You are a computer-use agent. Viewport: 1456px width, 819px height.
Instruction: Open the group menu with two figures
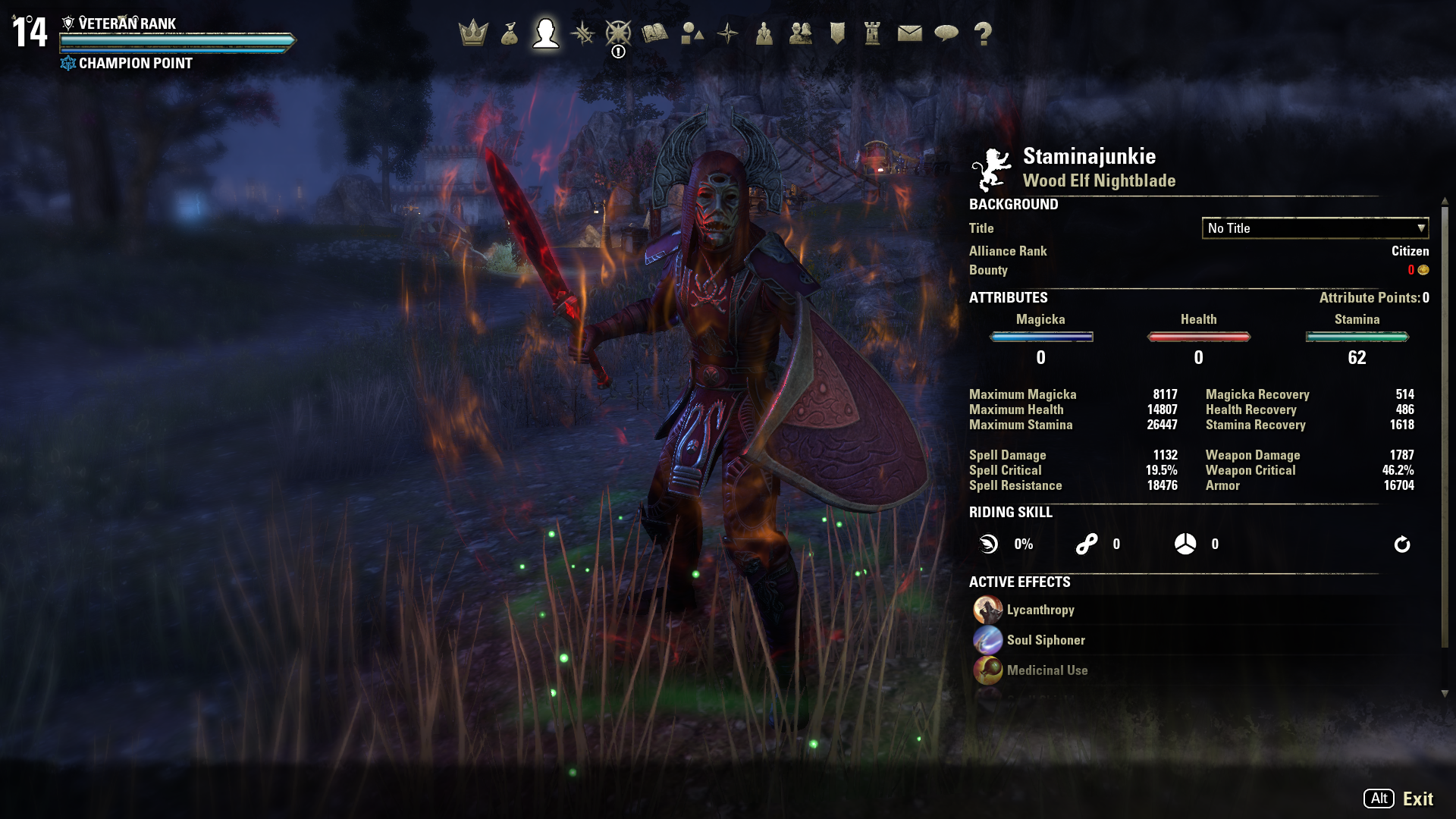tap(801, 33)
